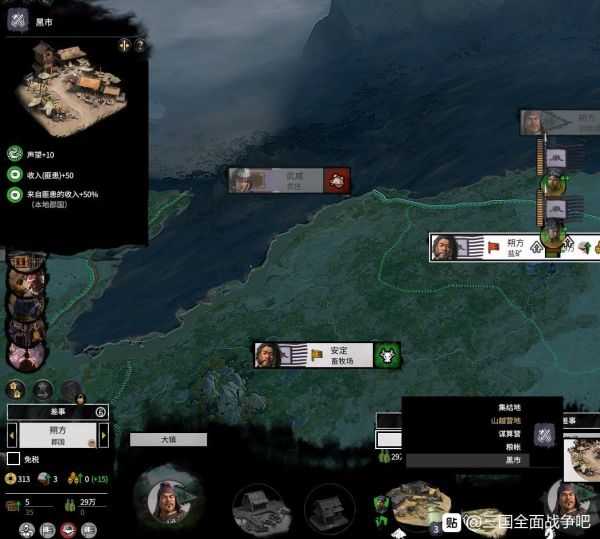Select the 武威 settlement banner

tap(290, 179)
